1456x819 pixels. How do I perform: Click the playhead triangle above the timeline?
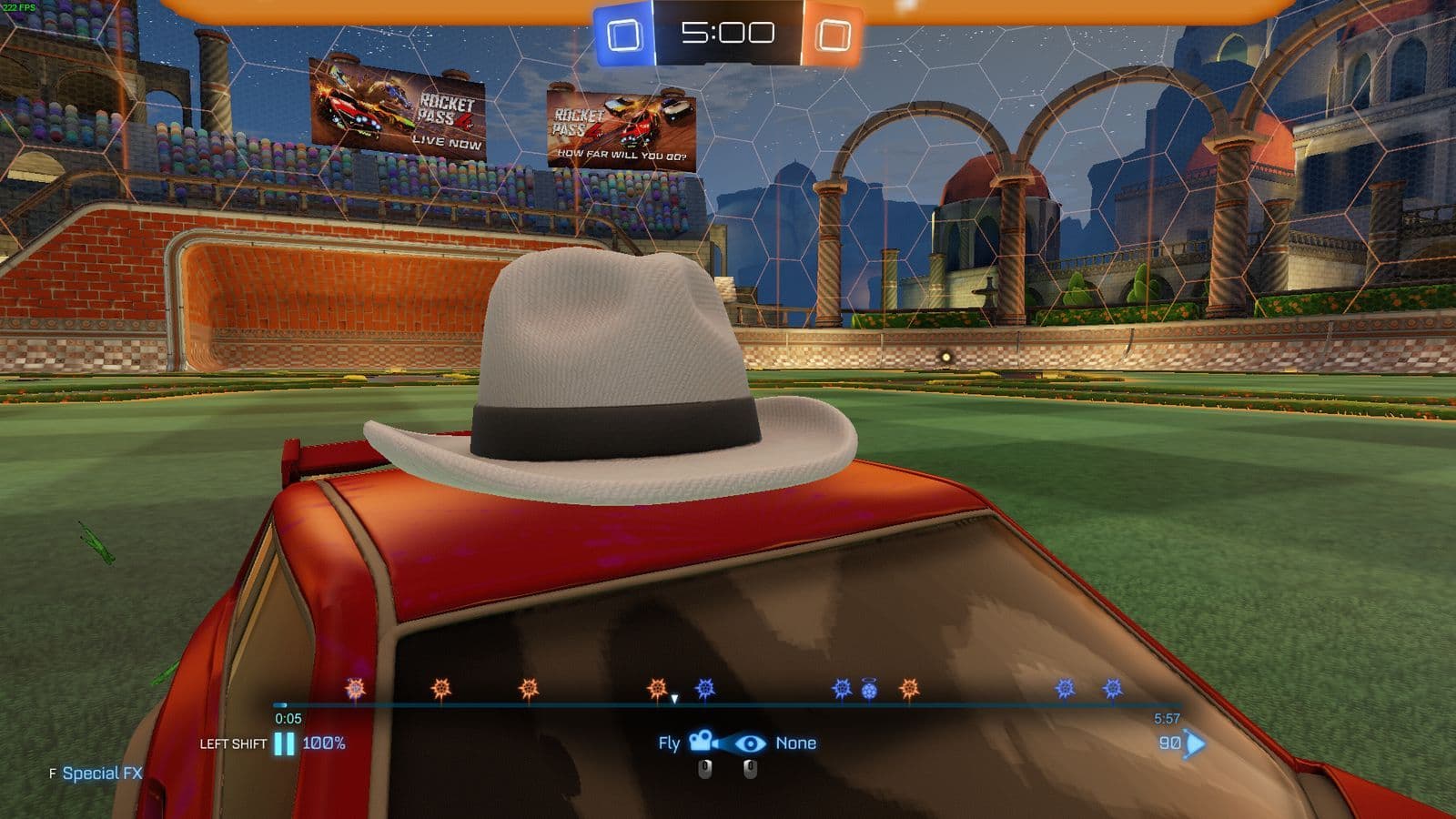pyautogui.click(x=674, y=699)
